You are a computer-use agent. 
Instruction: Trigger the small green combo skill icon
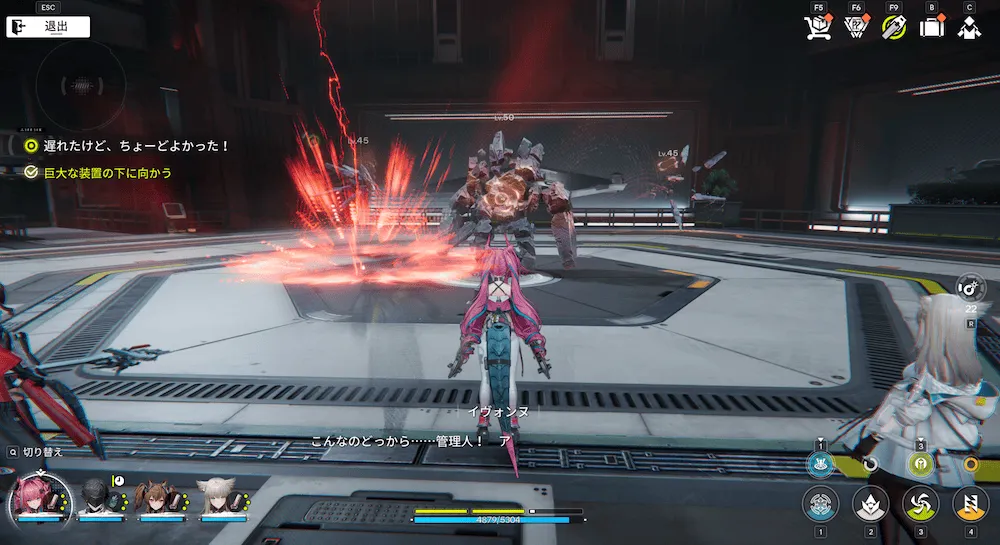click(x=919, y=464)
